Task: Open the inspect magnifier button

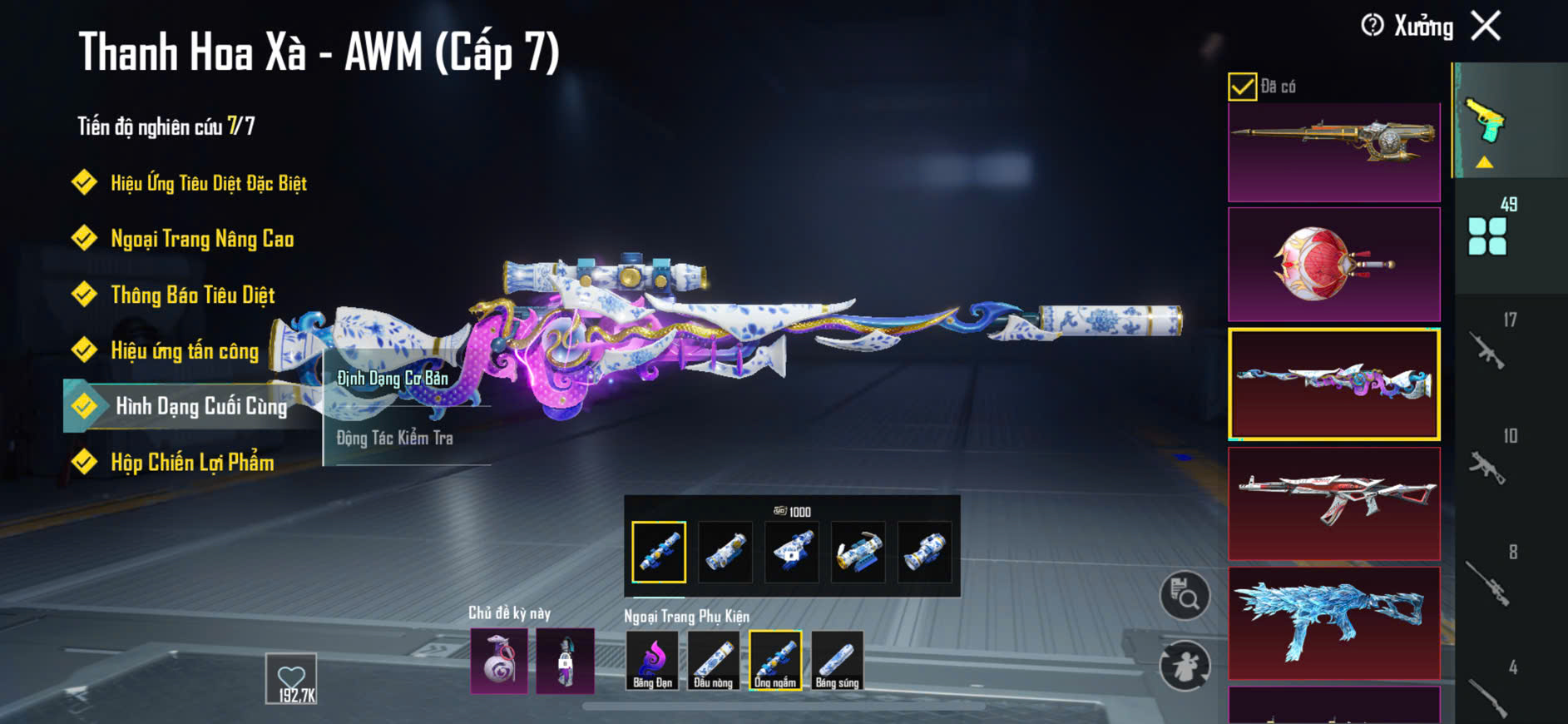Action: pos(1185,595)
